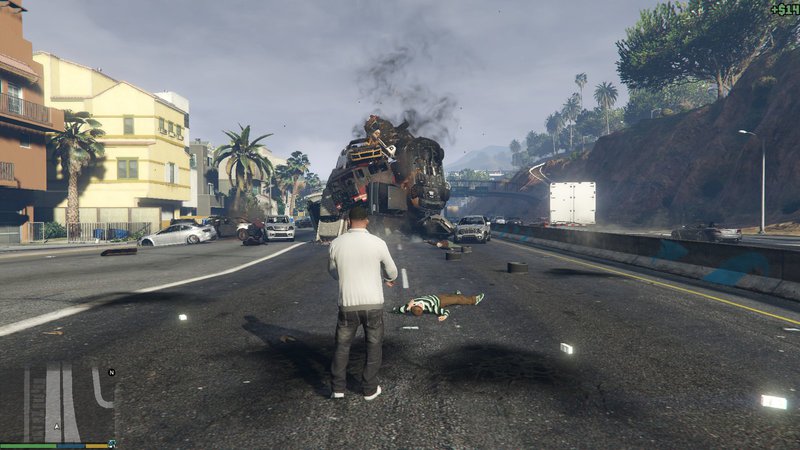Click the minimap radar
Image resolution: width=800 pixels, height=450 pixels.
click(60, 403)
